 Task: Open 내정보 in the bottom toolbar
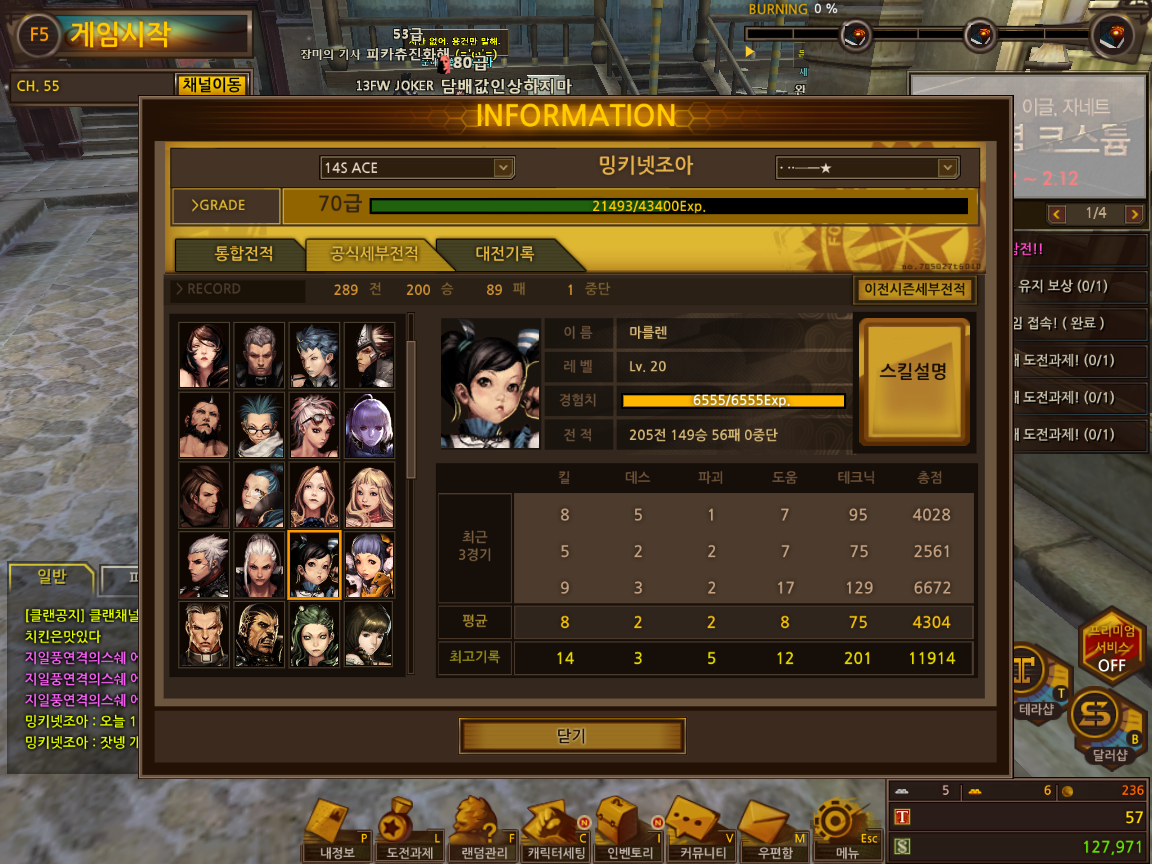(337, 831)
